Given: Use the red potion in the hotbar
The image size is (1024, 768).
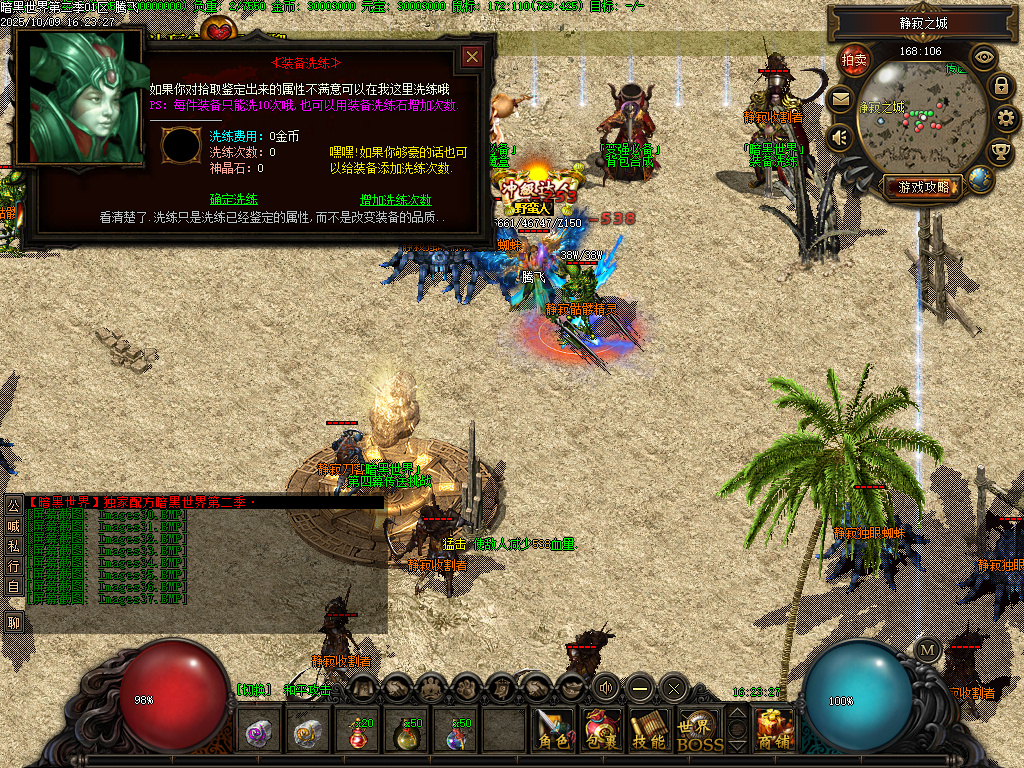Looking at the screenshot, I should 359,732.
